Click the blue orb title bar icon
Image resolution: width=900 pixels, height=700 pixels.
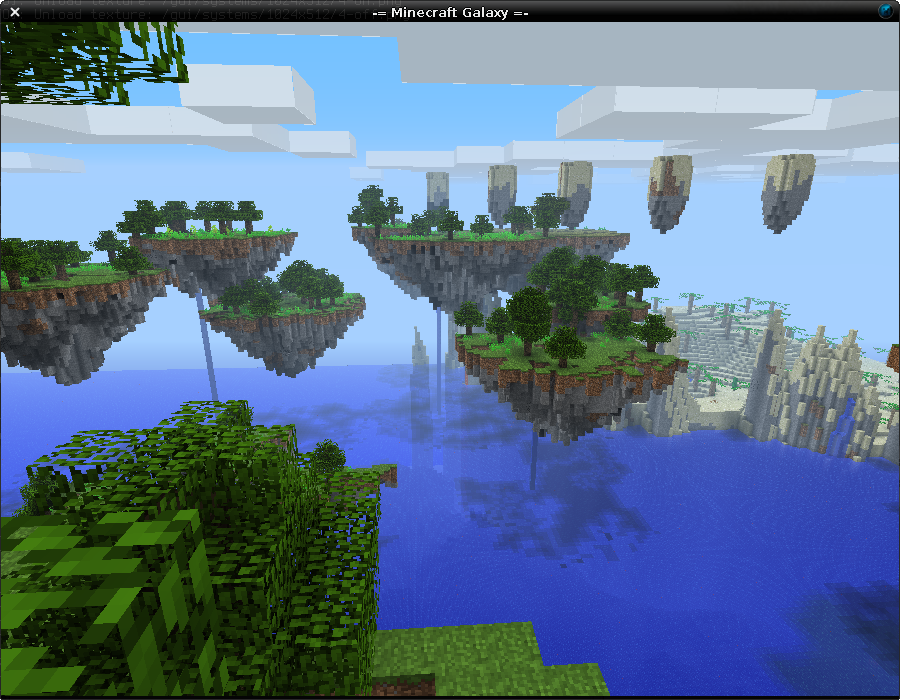click(886, 11)
